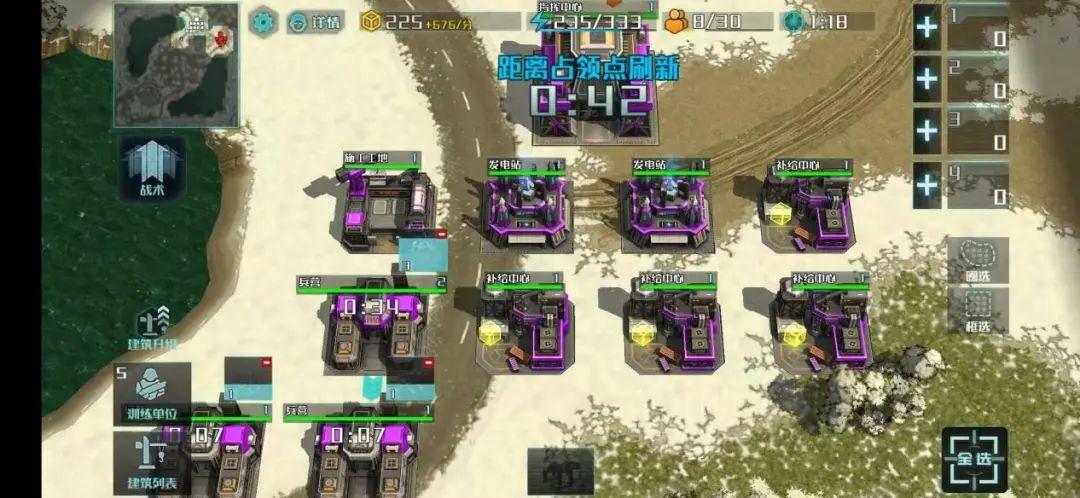This screenshot has height=498, width=1080.
Task: Open the 训练单位 train units panel
Action: tap(152, 394)
